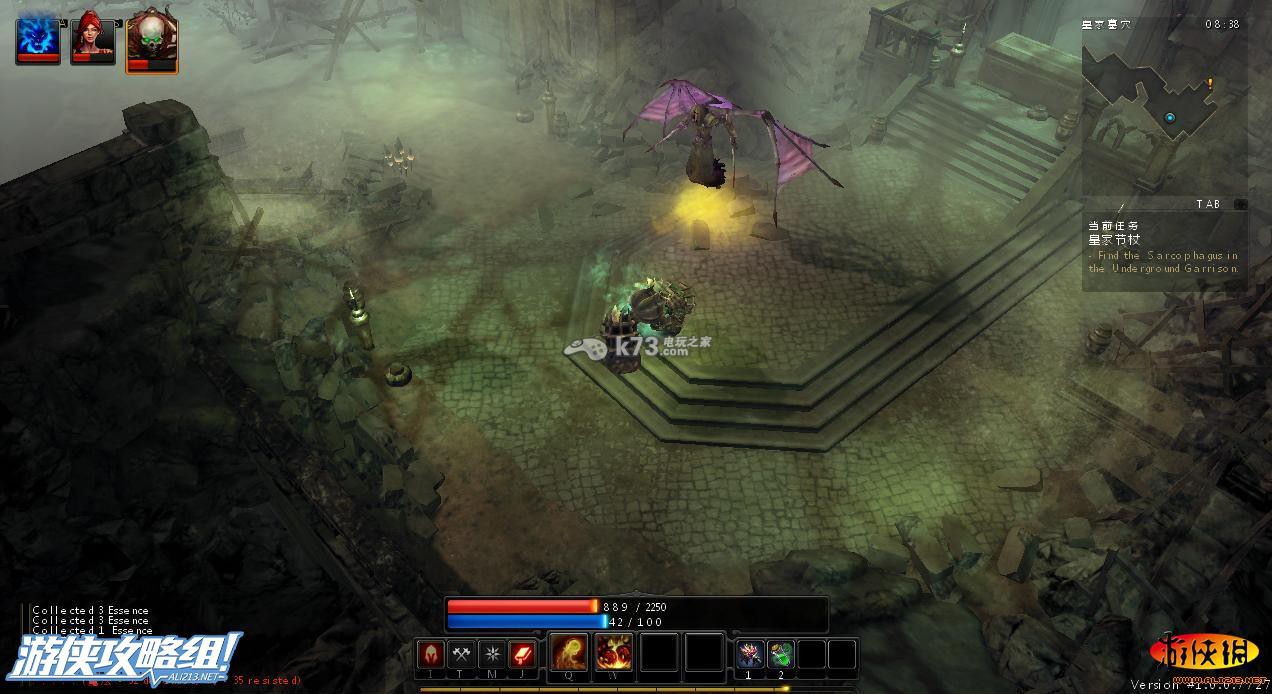
Task: Select the green-eyed skull portrait
Action: click(151, 42)
